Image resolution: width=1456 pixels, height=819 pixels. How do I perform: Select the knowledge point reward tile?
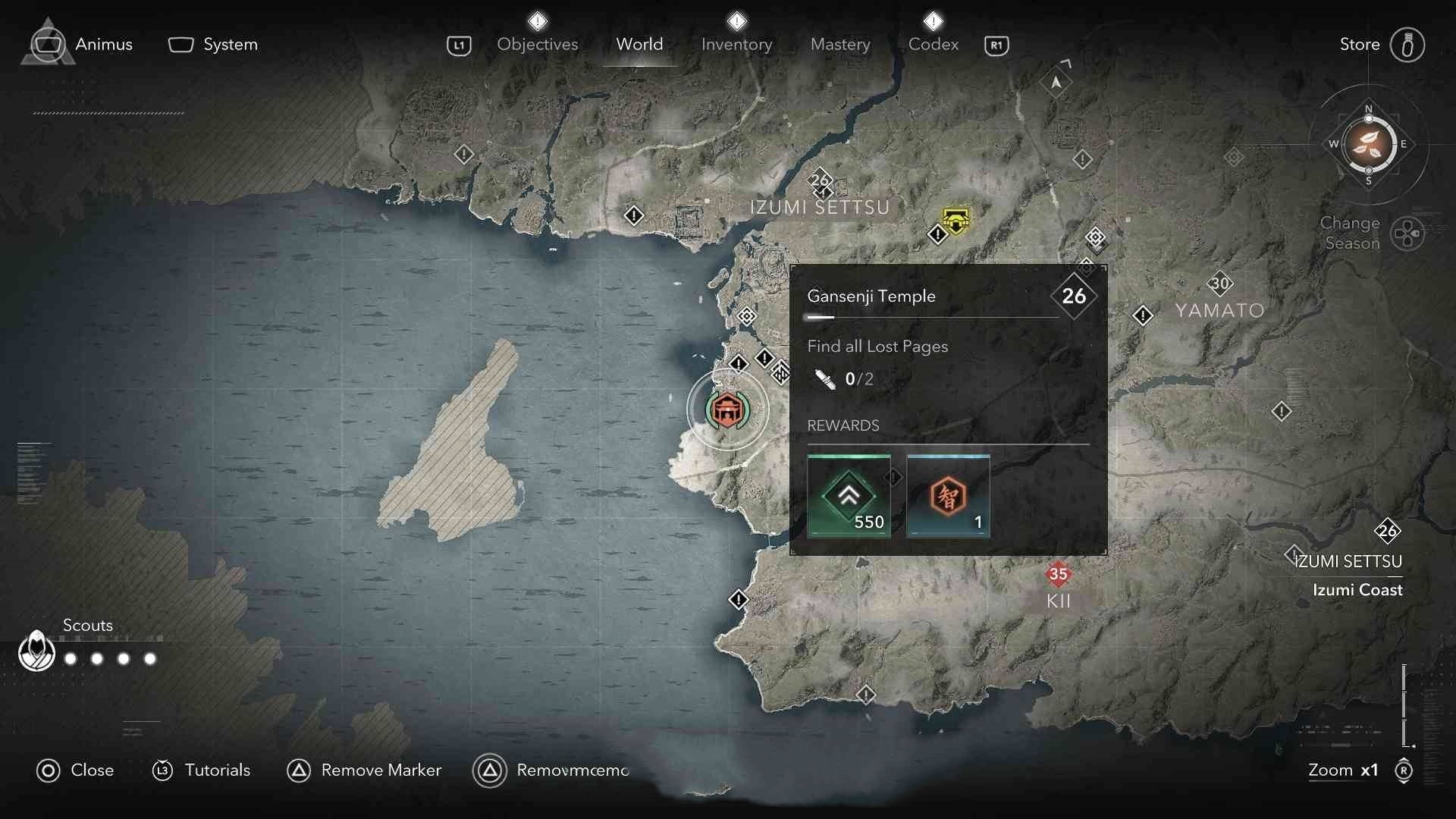(x=948, y=496)
